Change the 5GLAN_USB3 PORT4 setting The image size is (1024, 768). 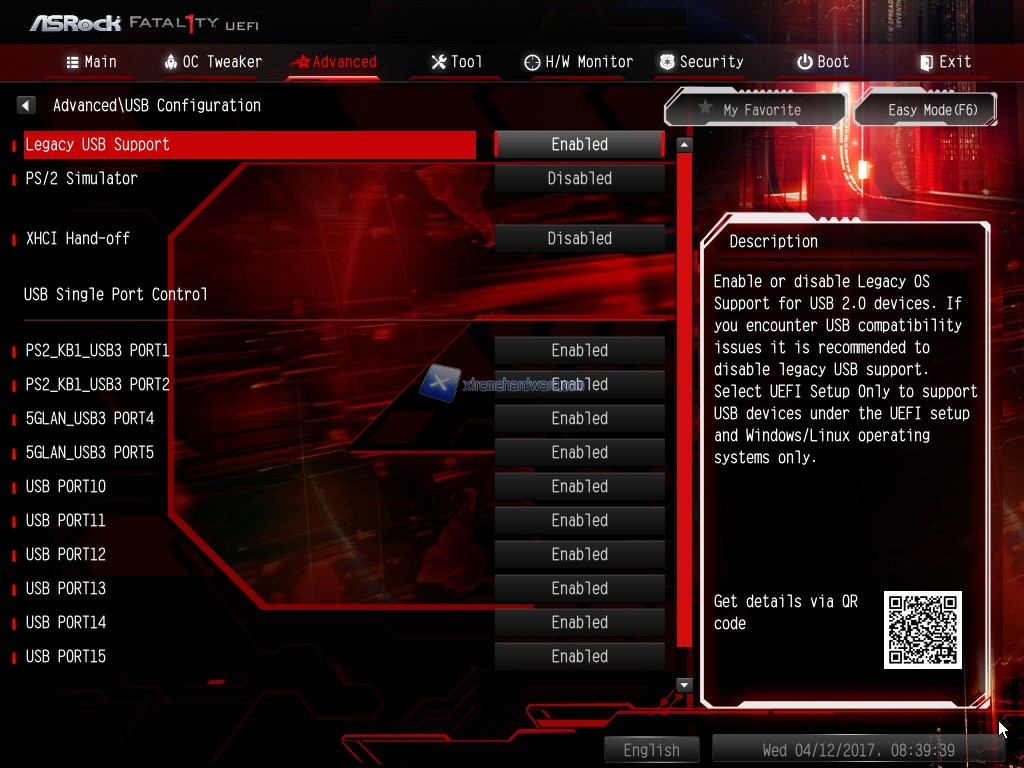click(x=579, y=418)
